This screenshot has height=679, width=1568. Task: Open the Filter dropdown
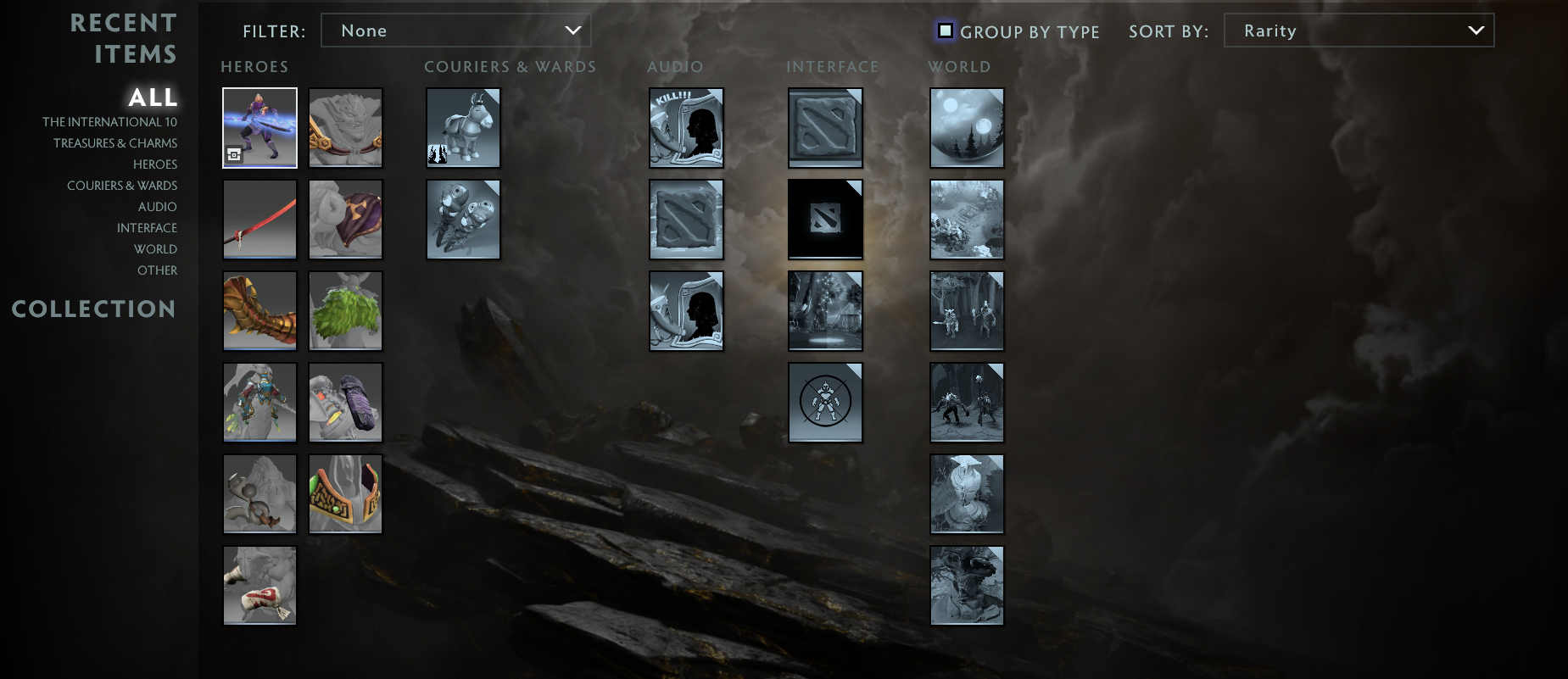coord(456,30)
